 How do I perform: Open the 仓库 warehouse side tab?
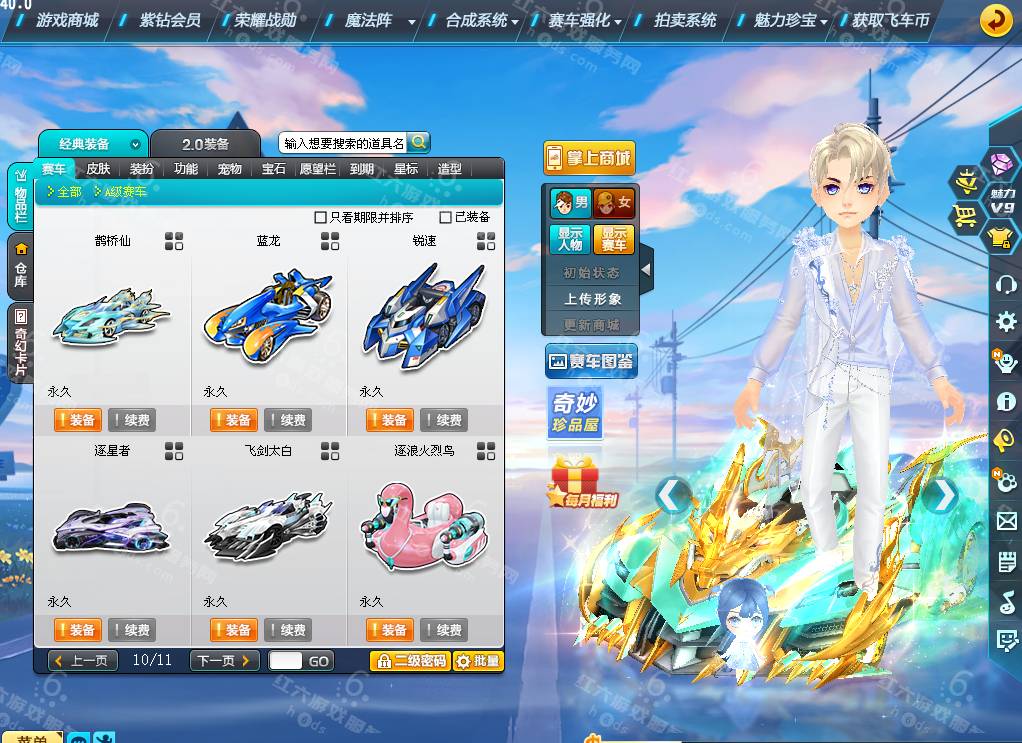pos(20,268)
